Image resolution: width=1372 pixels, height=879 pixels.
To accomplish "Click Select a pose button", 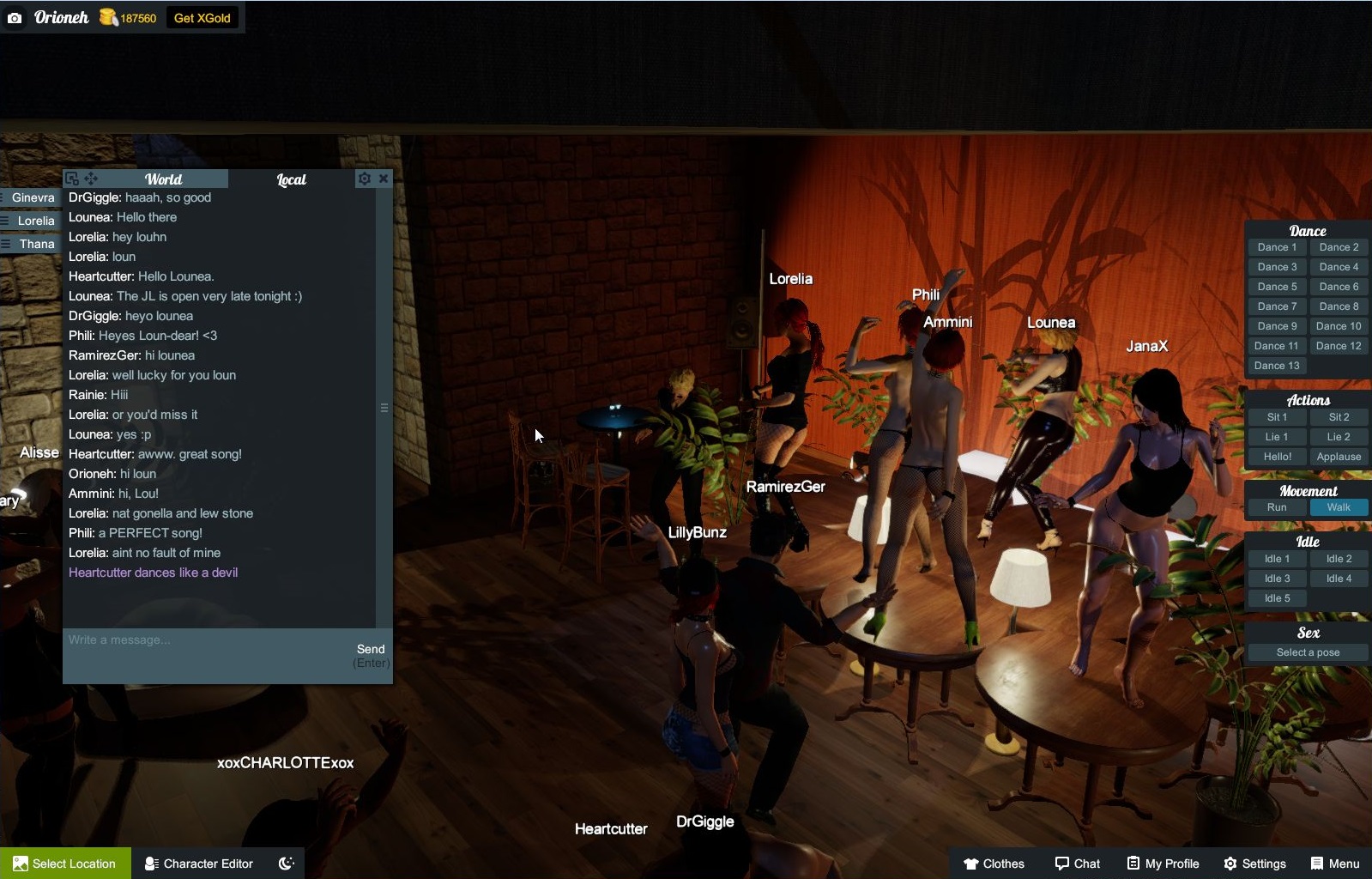I will (x=1308, y=652).
